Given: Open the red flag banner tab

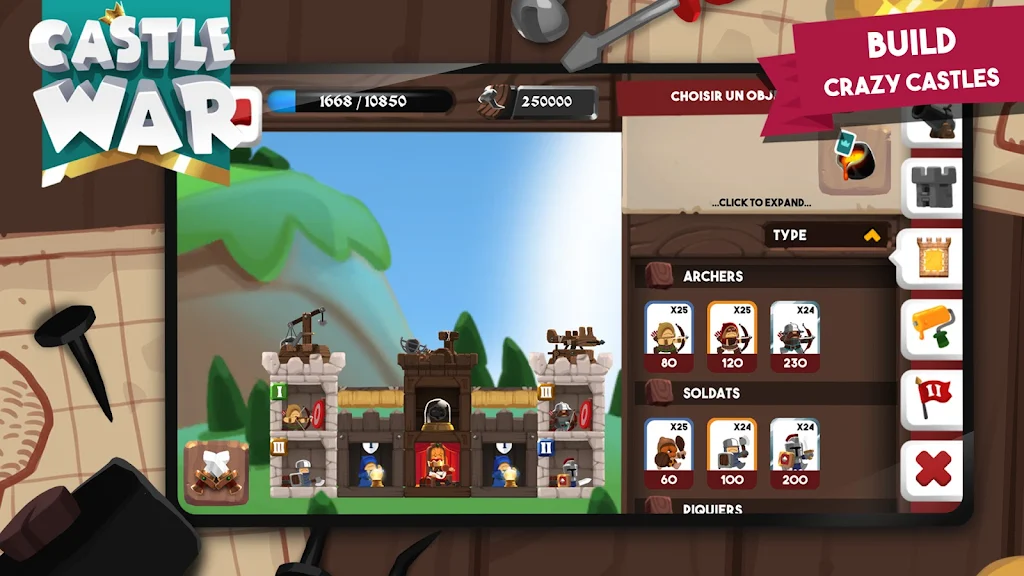Looking at the screenshot, I should click(933, 398).
